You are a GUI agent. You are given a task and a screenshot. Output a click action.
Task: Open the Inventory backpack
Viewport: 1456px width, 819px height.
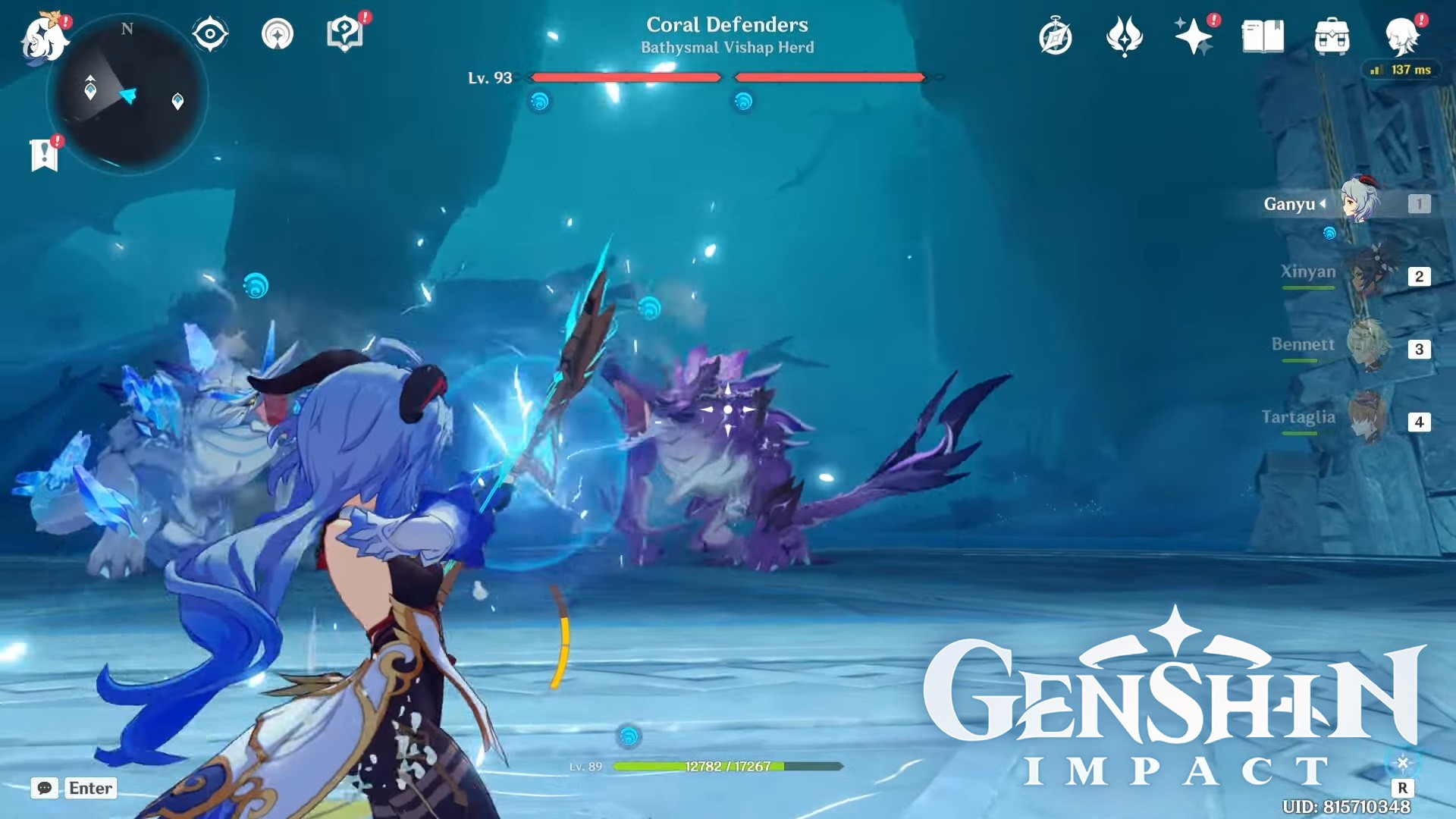tap(1332, 36)
